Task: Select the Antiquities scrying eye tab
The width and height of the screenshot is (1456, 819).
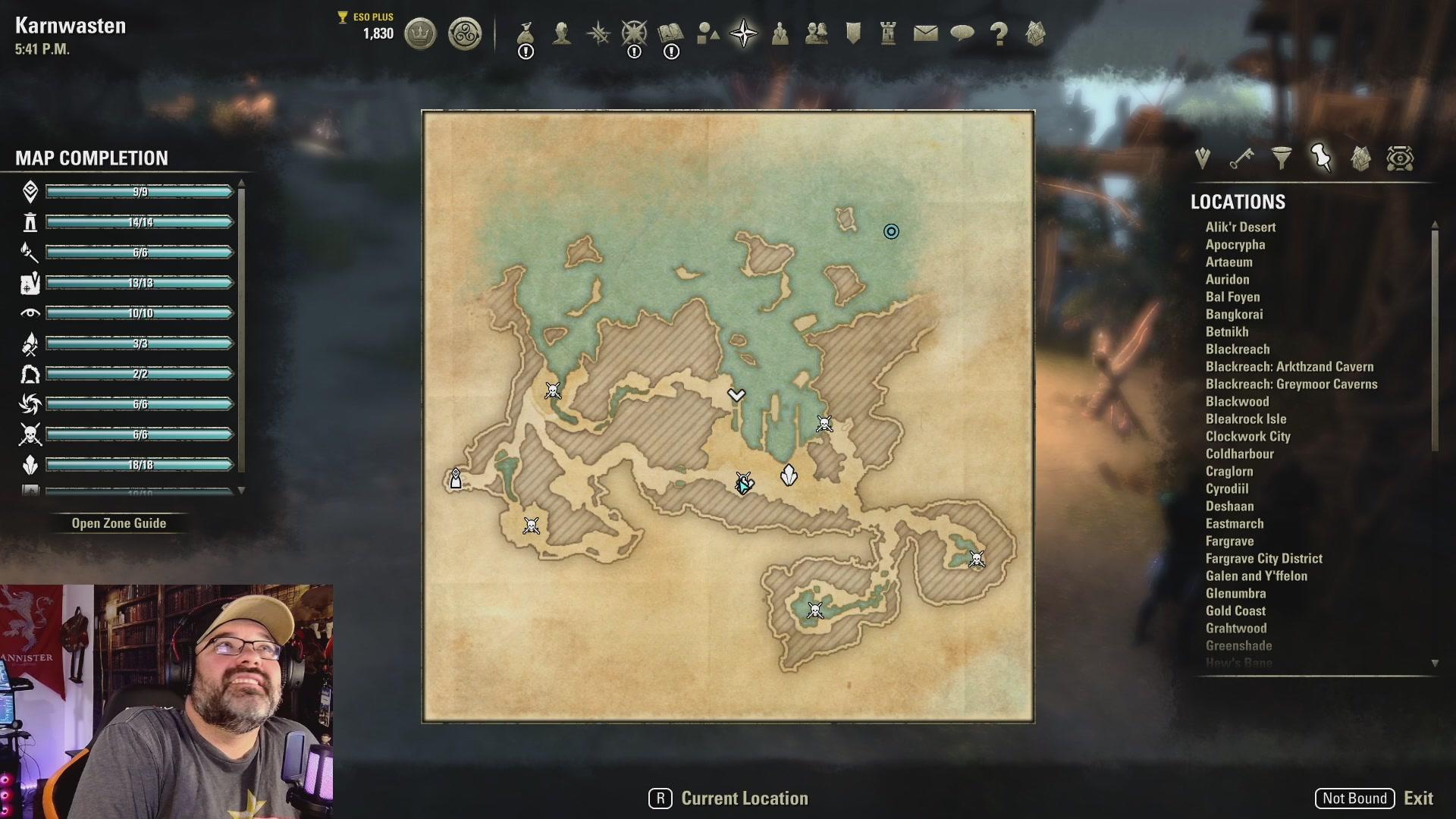Action: click(1400, 158)
